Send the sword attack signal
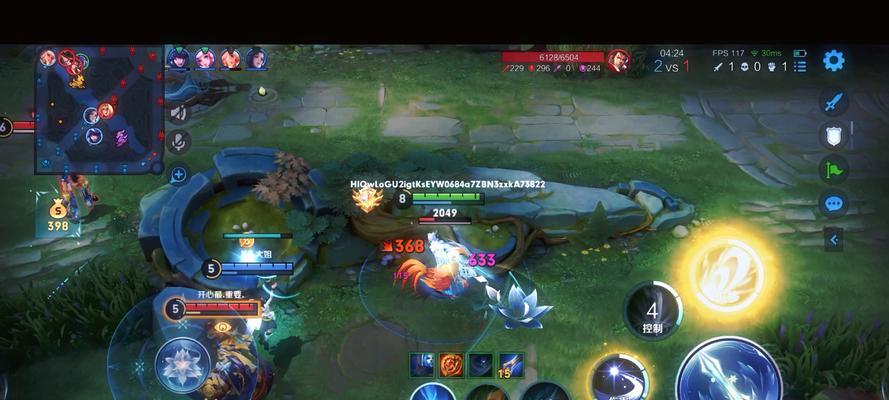Viewport: 889px width, 400px height. click(x=833, y=101)
